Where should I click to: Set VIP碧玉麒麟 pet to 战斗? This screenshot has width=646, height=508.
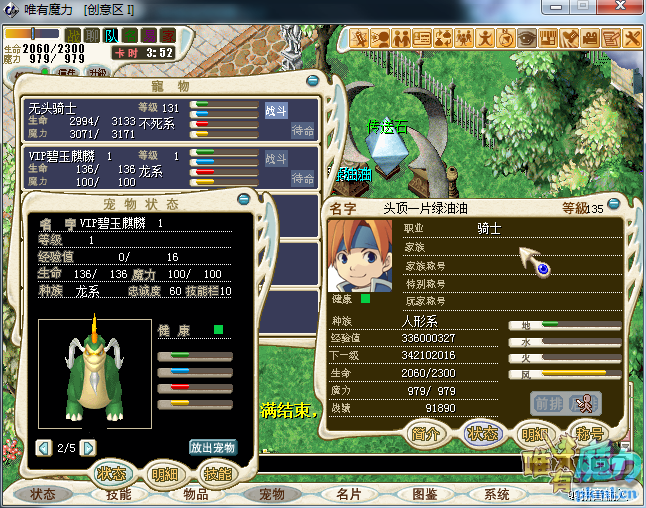point(276,159)
